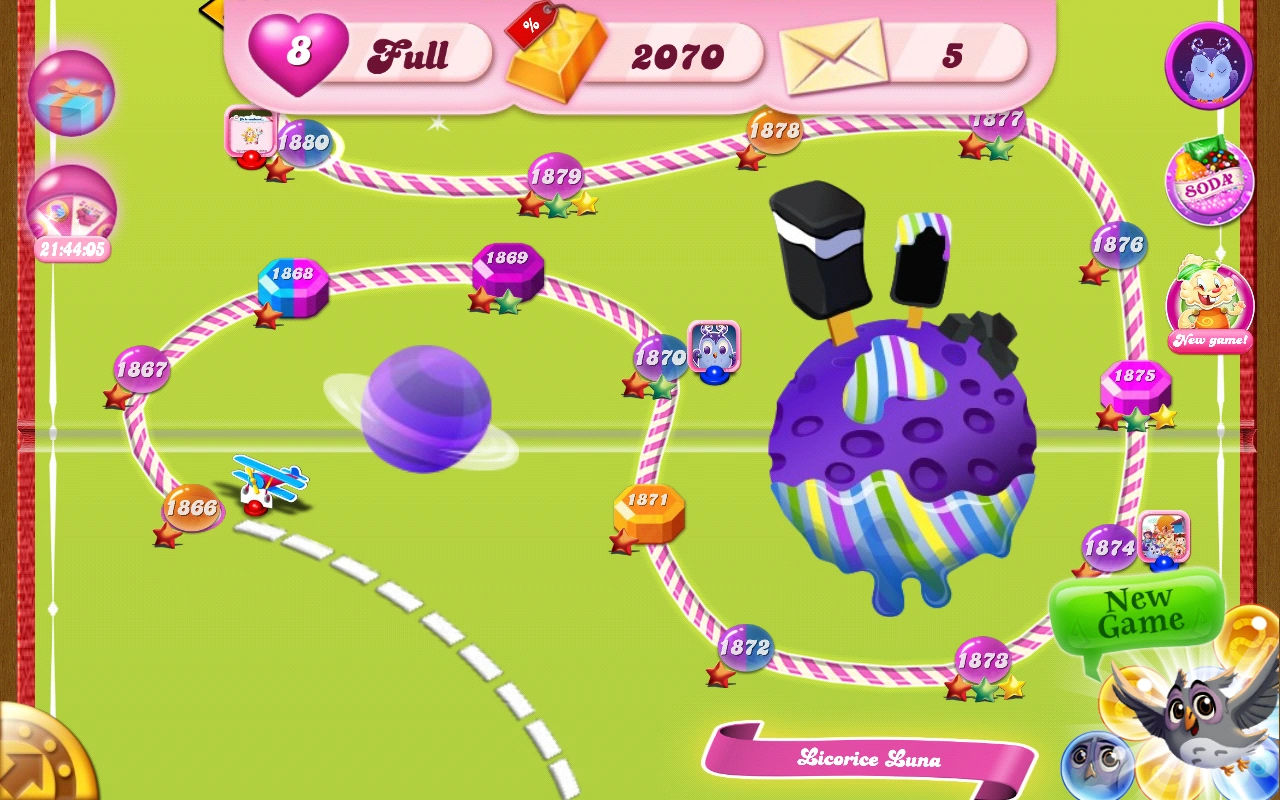The image size is (1280, 800).
Task: Select level 1866 next to the plane
Action: pos(191,507)
